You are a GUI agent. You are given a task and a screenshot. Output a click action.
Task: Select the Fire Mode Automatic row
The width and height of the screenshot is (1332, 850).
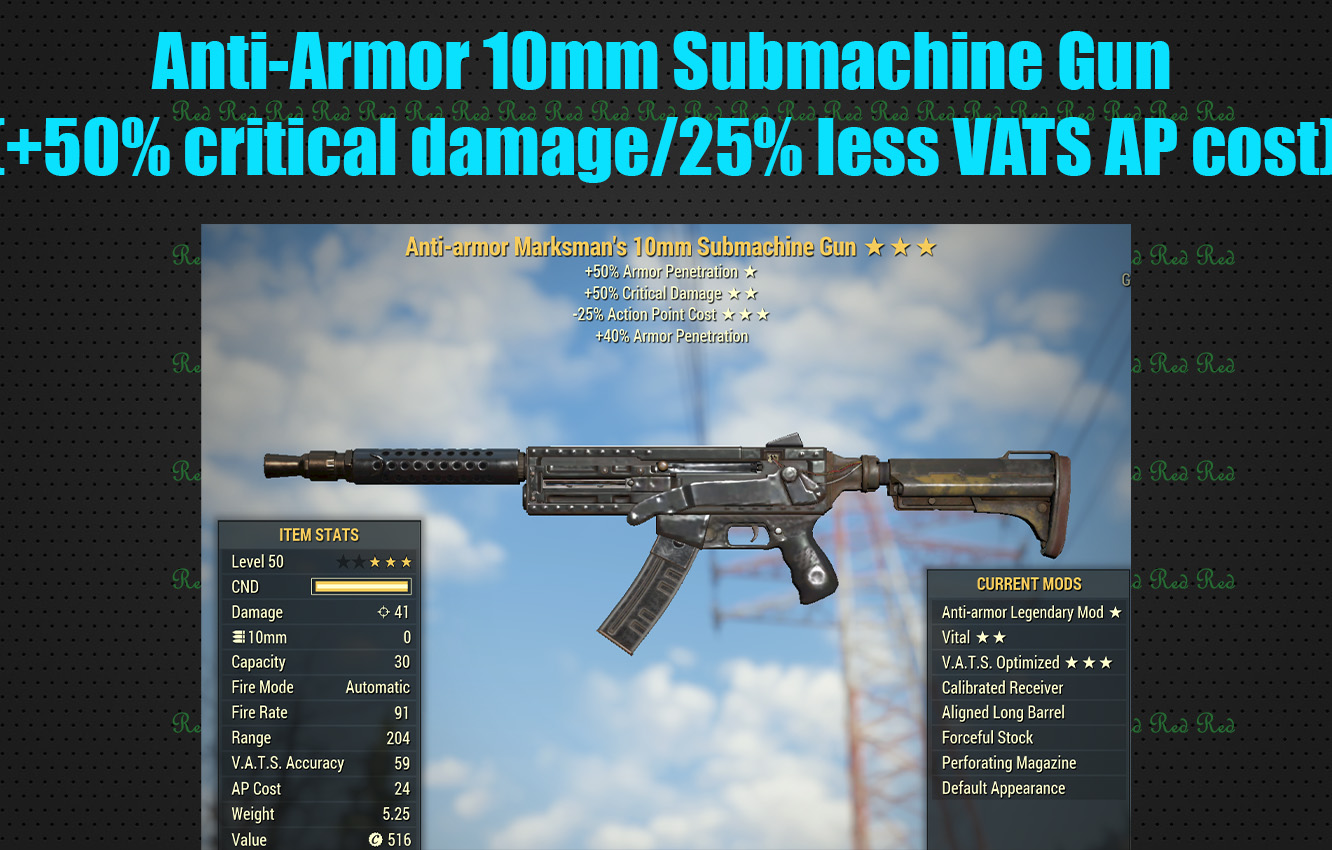320,687
